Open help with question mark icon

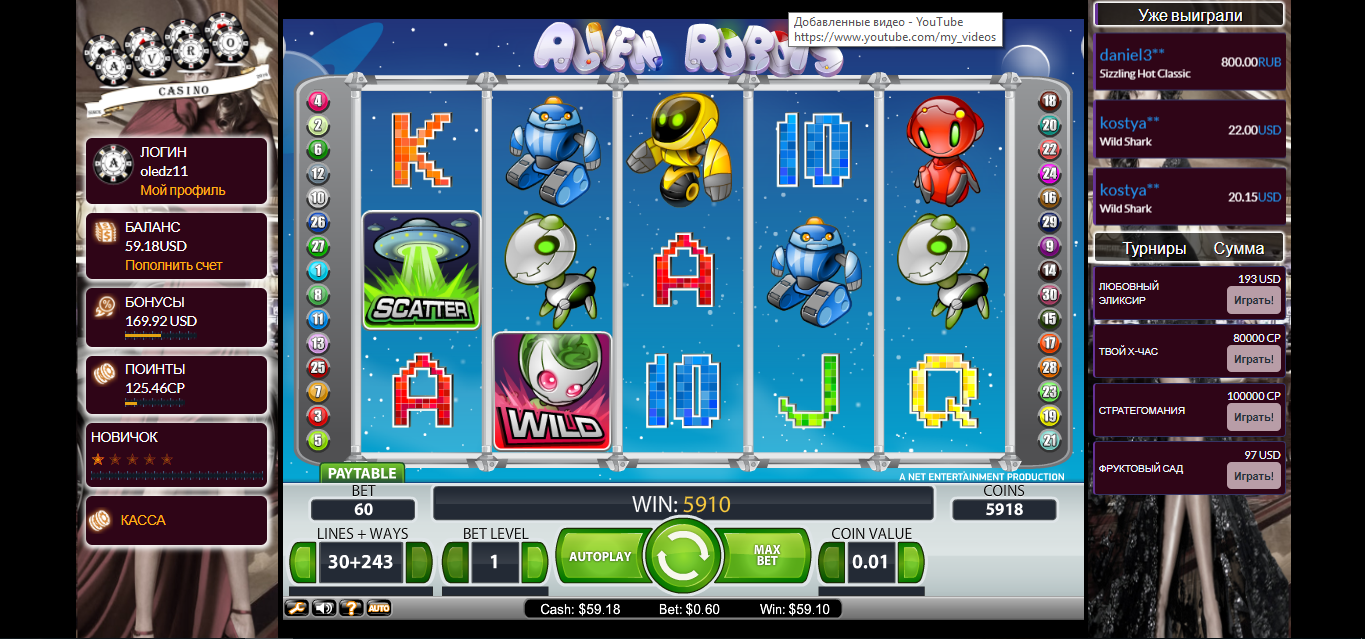click(x=351, y=607)
